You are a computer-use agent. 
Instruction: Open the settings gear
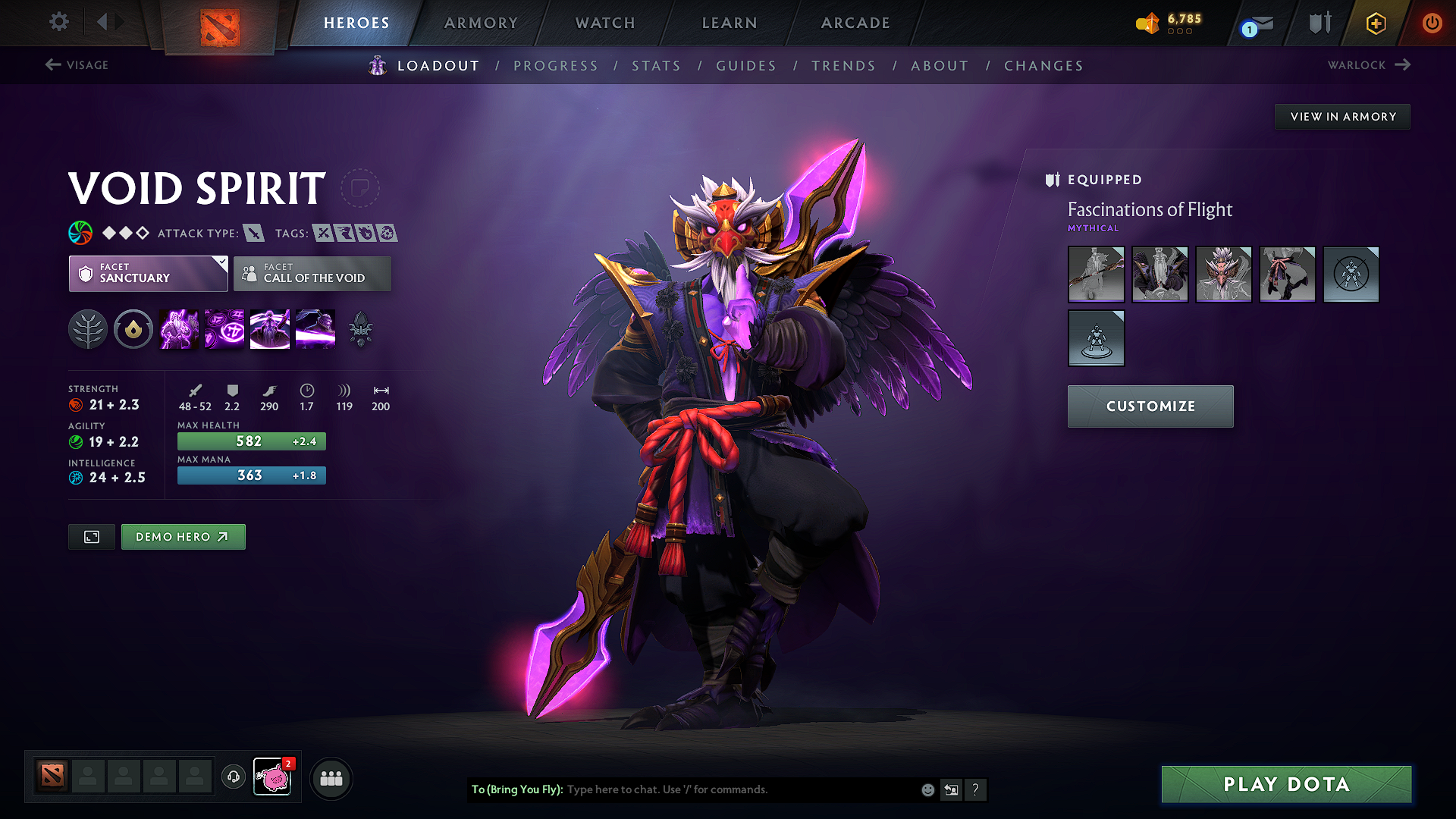click(x=58, y=22)
